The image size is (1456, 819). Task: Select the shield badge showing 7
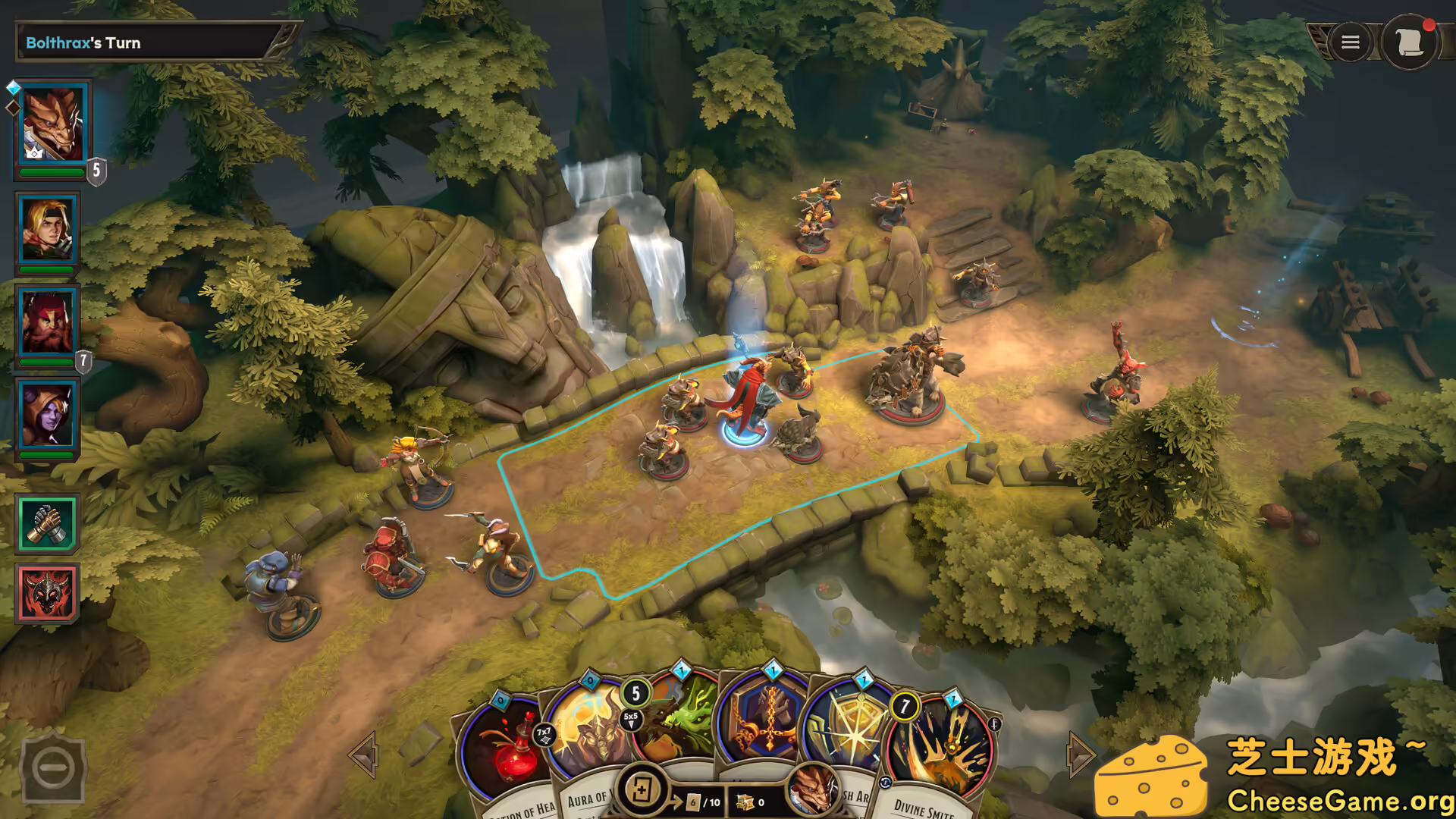83,361
